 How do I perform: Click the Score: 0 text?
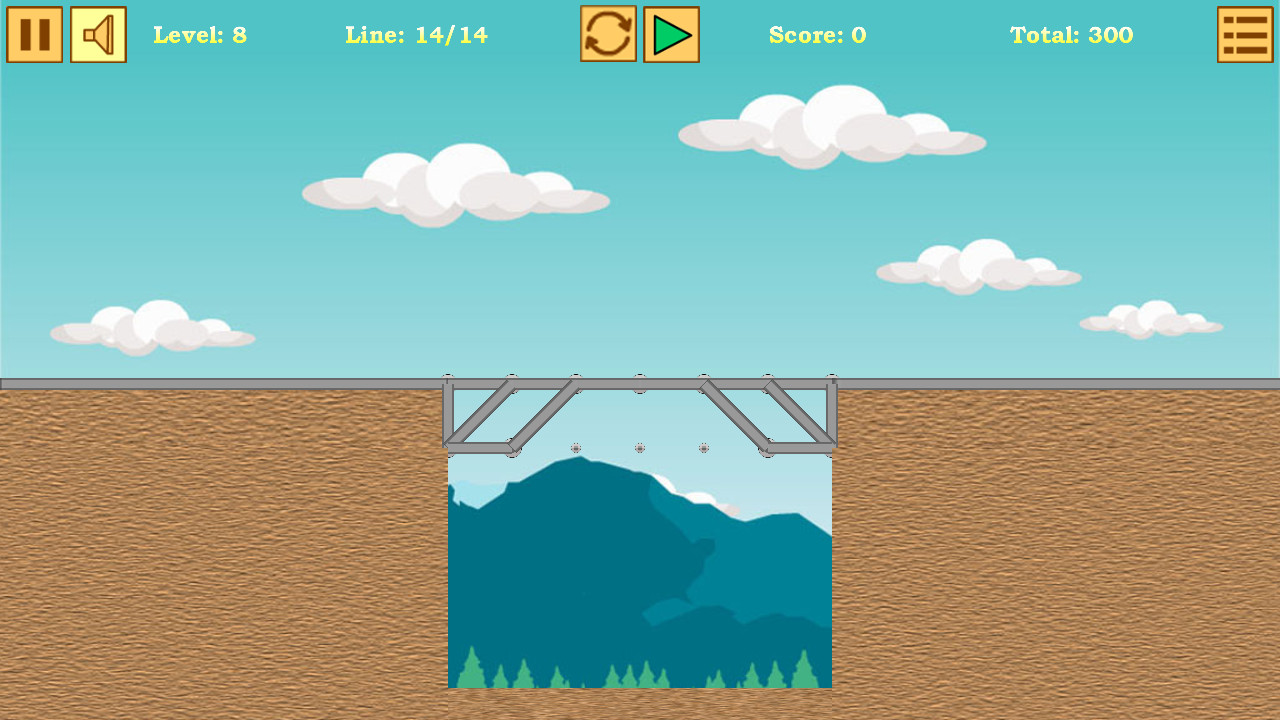point(818,35)
